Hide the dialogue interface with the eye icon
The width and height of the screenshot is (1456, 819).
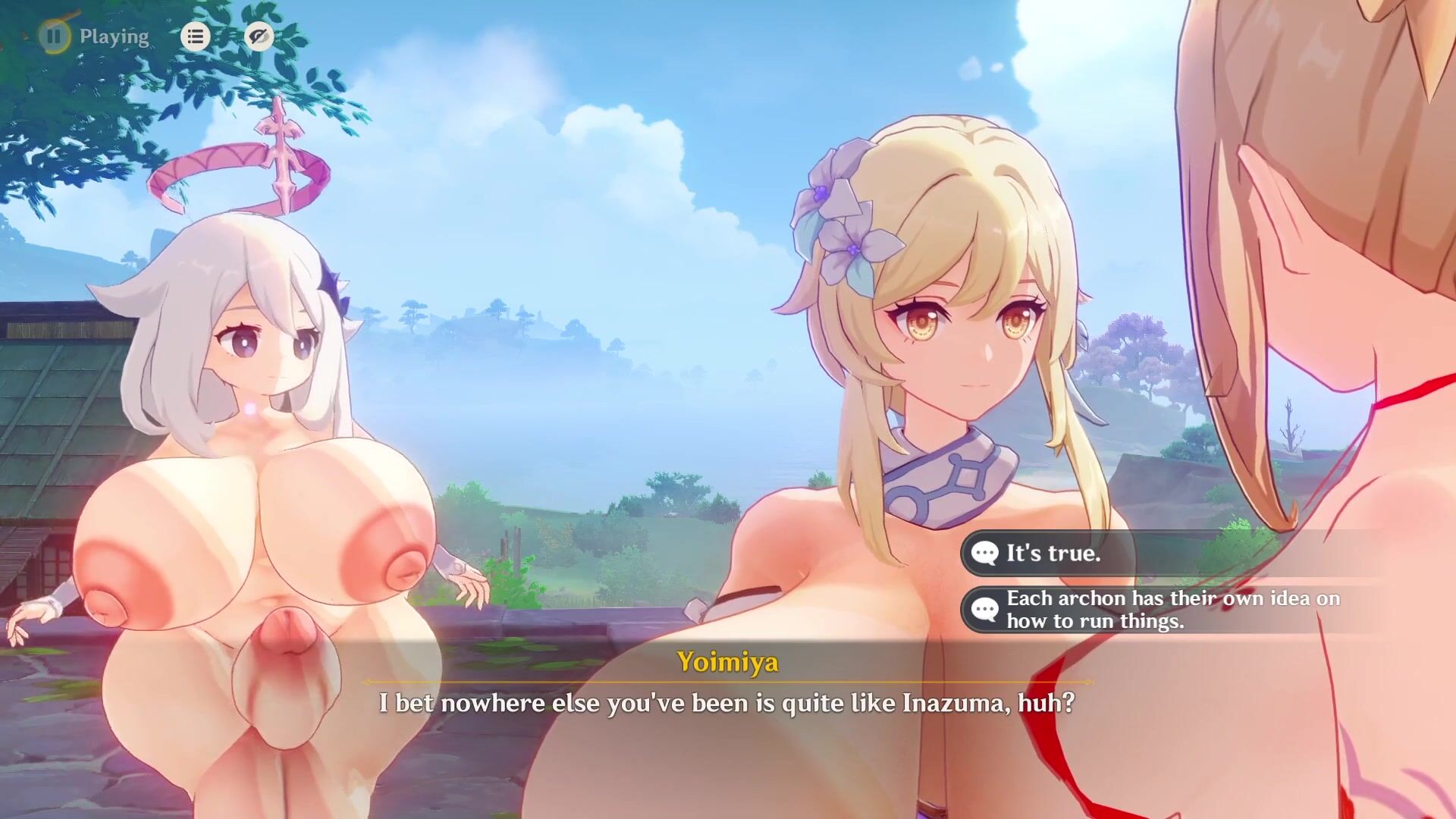259,36
